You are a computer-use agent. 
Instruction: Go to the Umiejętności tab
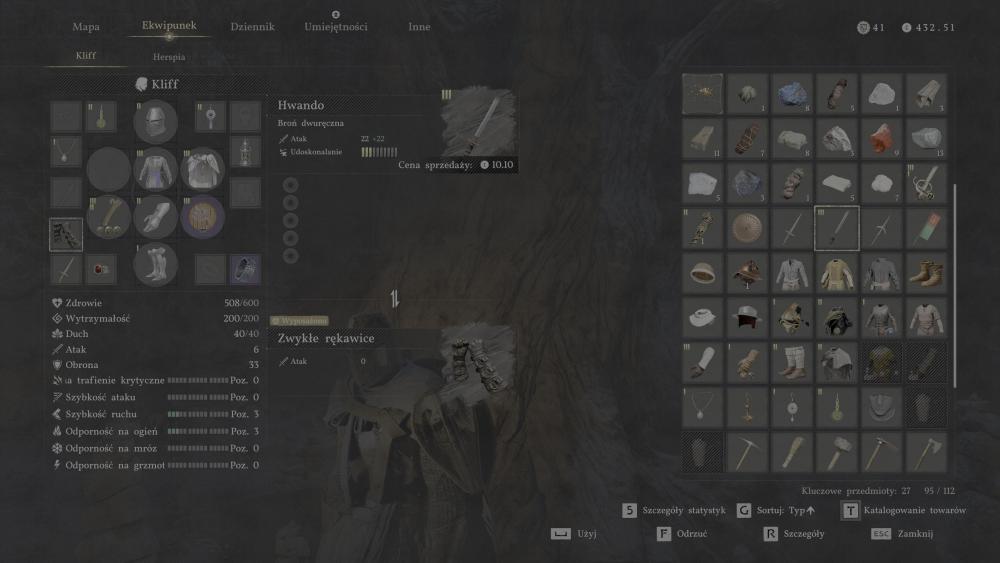click(335, 27)
